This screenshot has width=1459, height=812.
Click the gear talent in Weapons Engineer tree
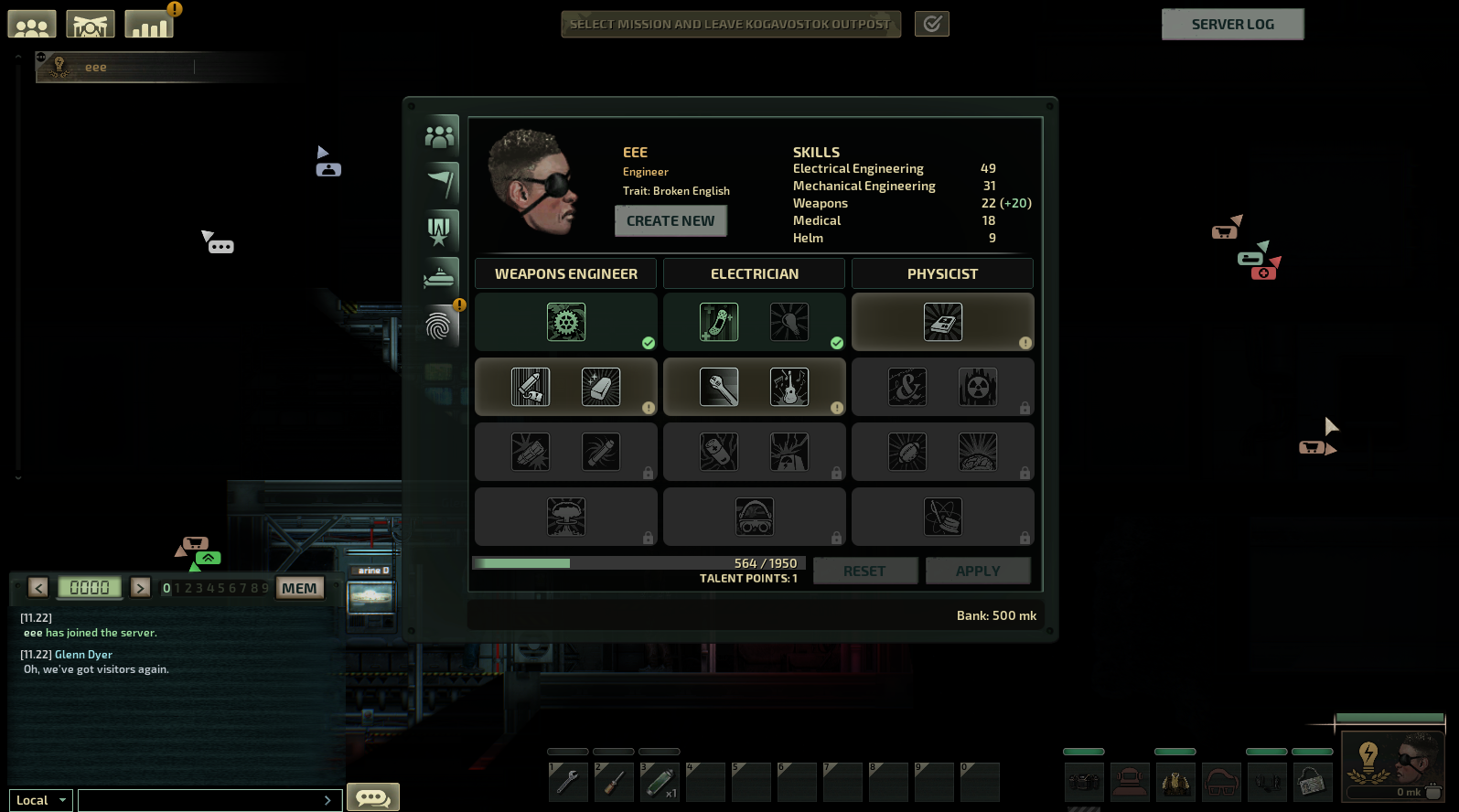coord(566,323)
